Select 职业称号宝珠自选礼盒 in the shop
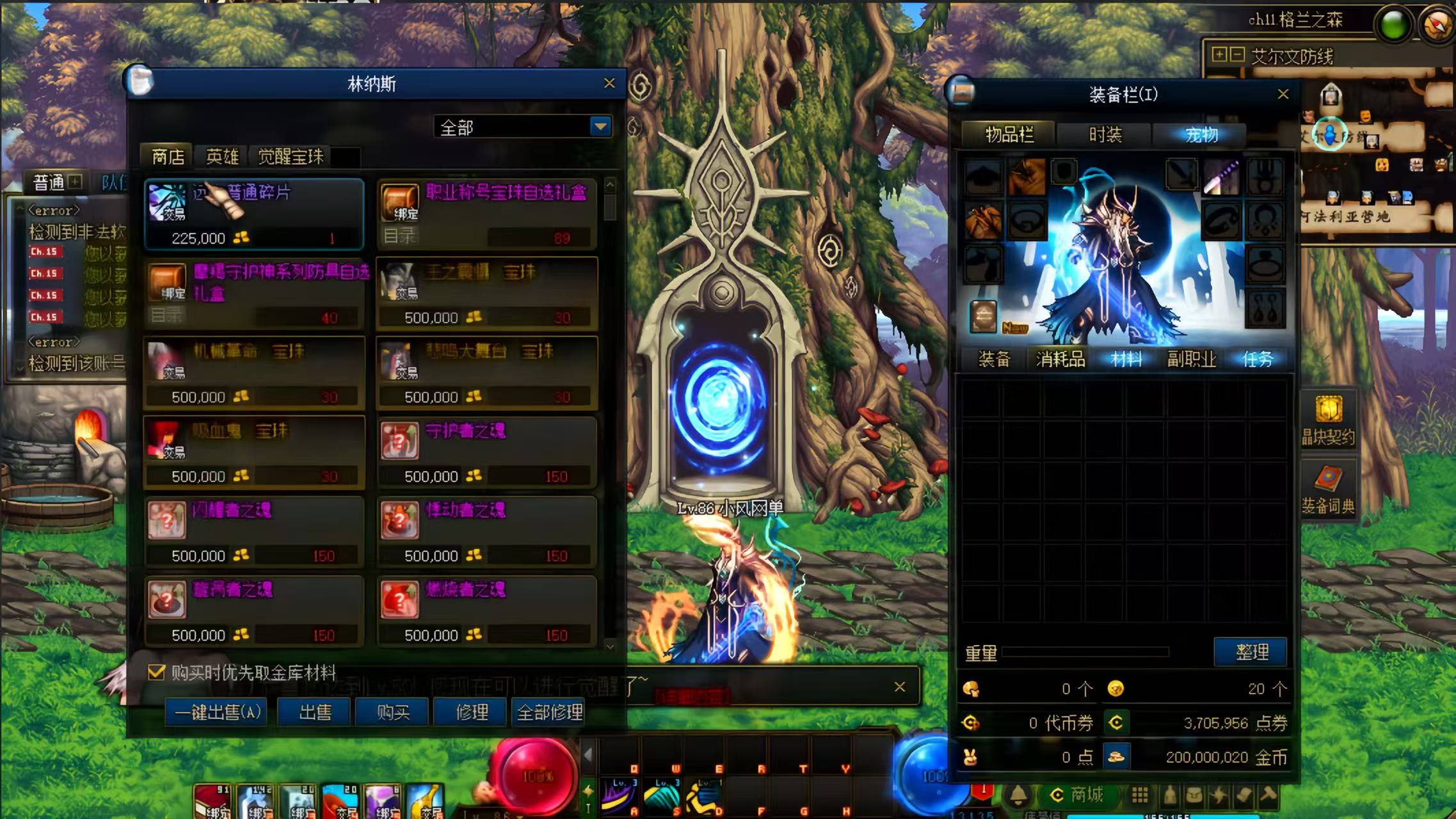 coord(486,214)
